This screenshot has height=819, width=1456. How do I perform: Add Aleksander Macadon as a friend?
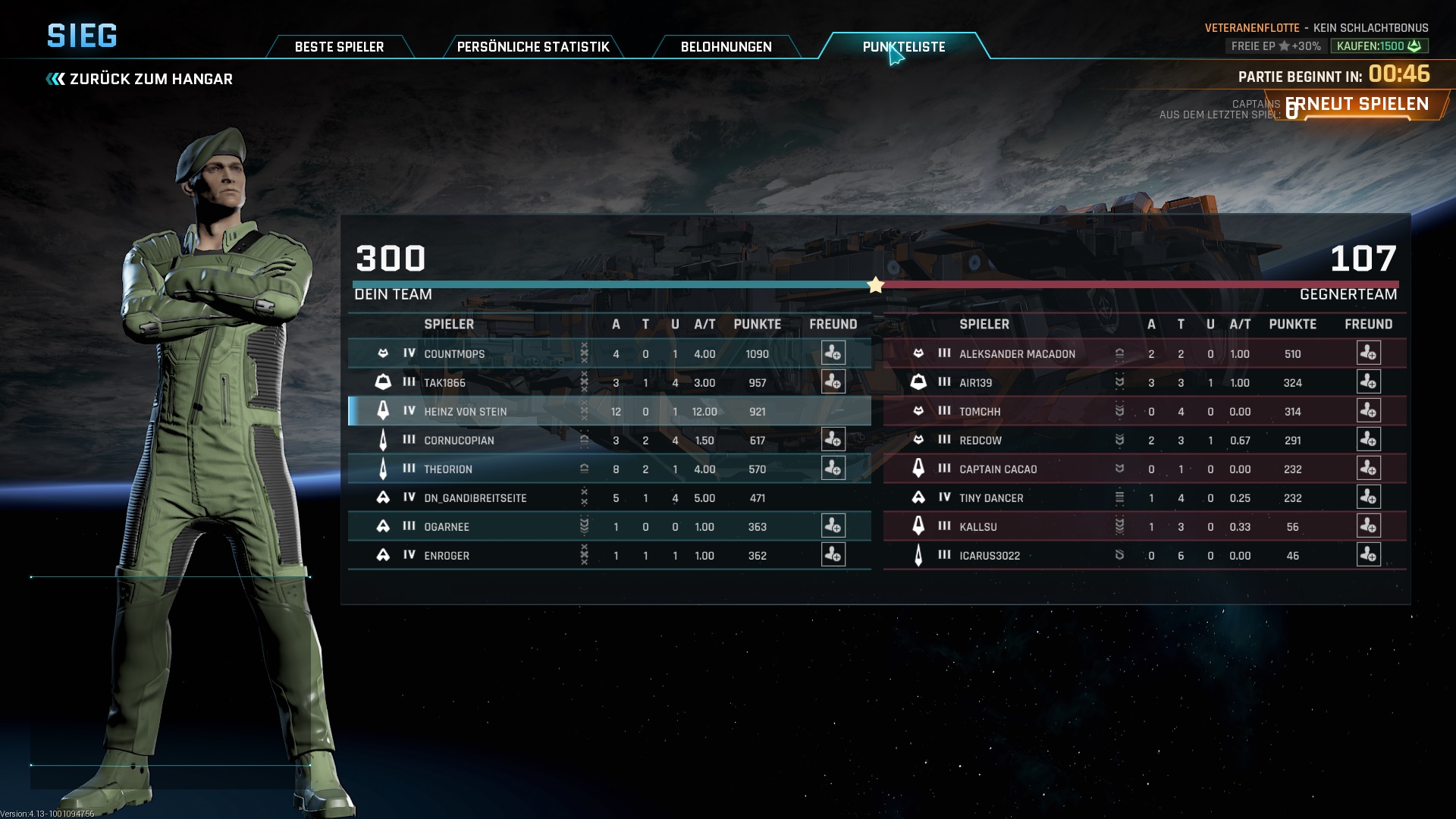[1368, 353]
